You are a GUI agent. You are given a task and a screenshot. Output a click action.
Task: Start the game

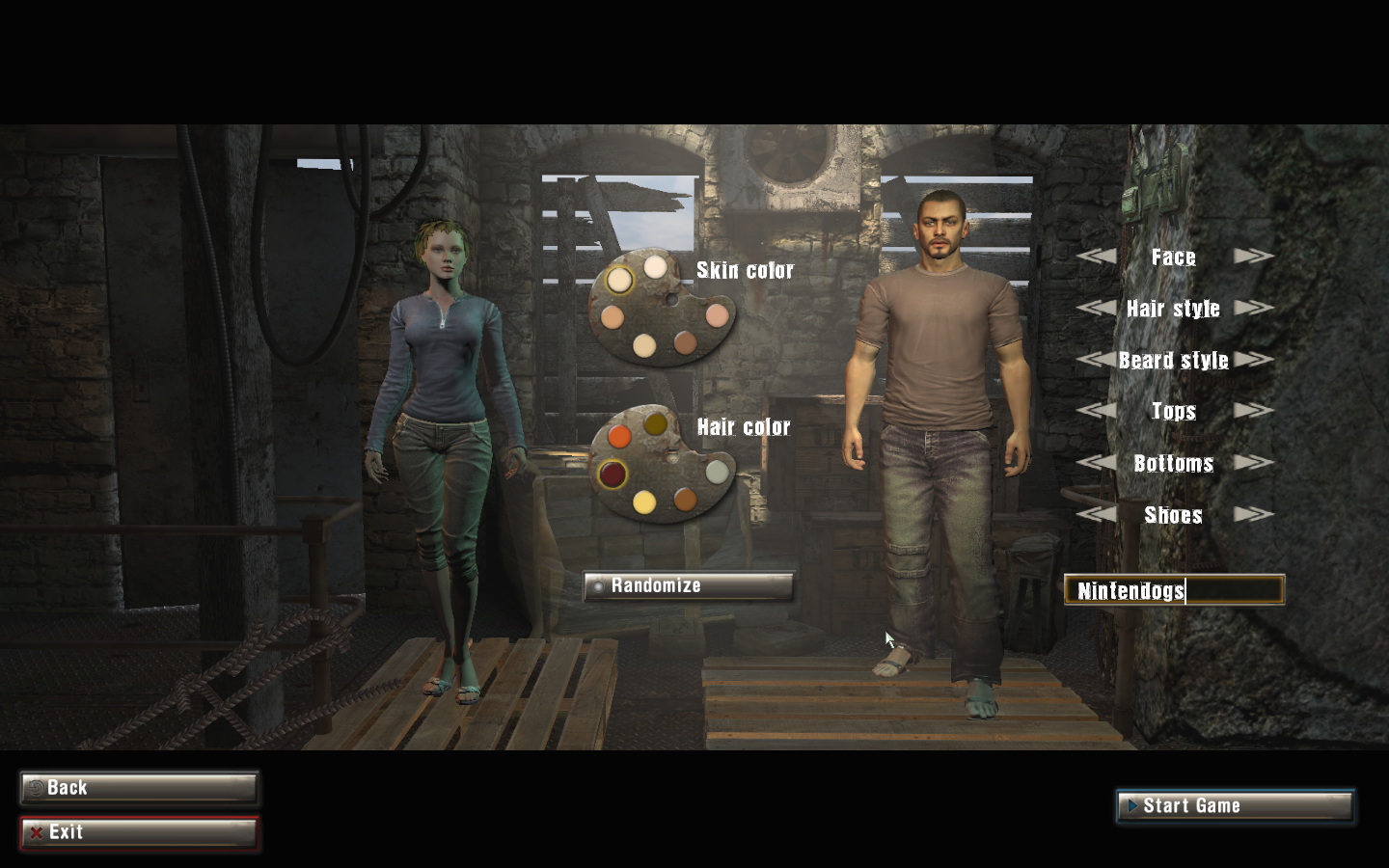pyautogui.click(x=1235, y=805)
